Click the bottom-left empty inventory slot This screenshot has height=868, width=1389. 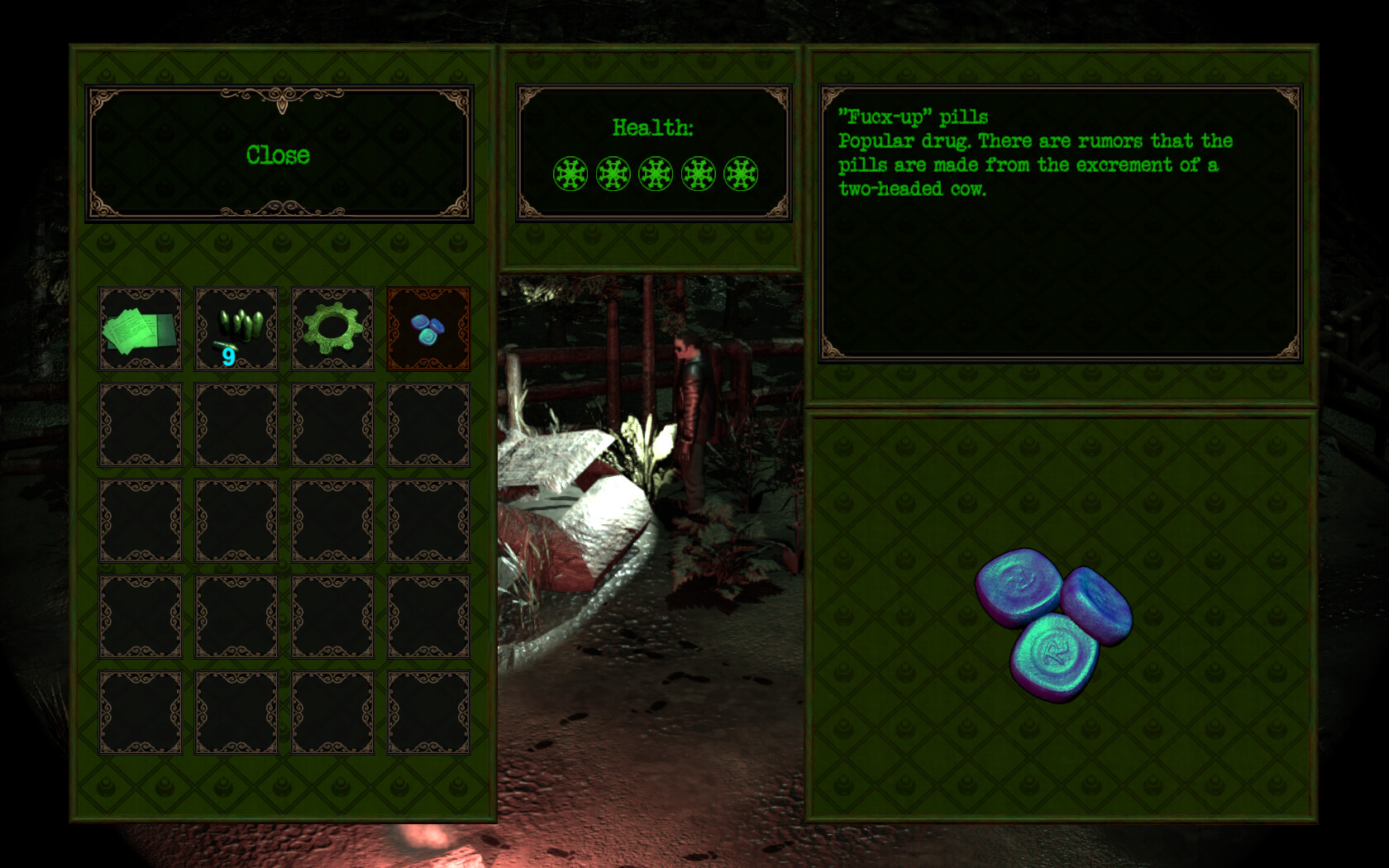140,712
